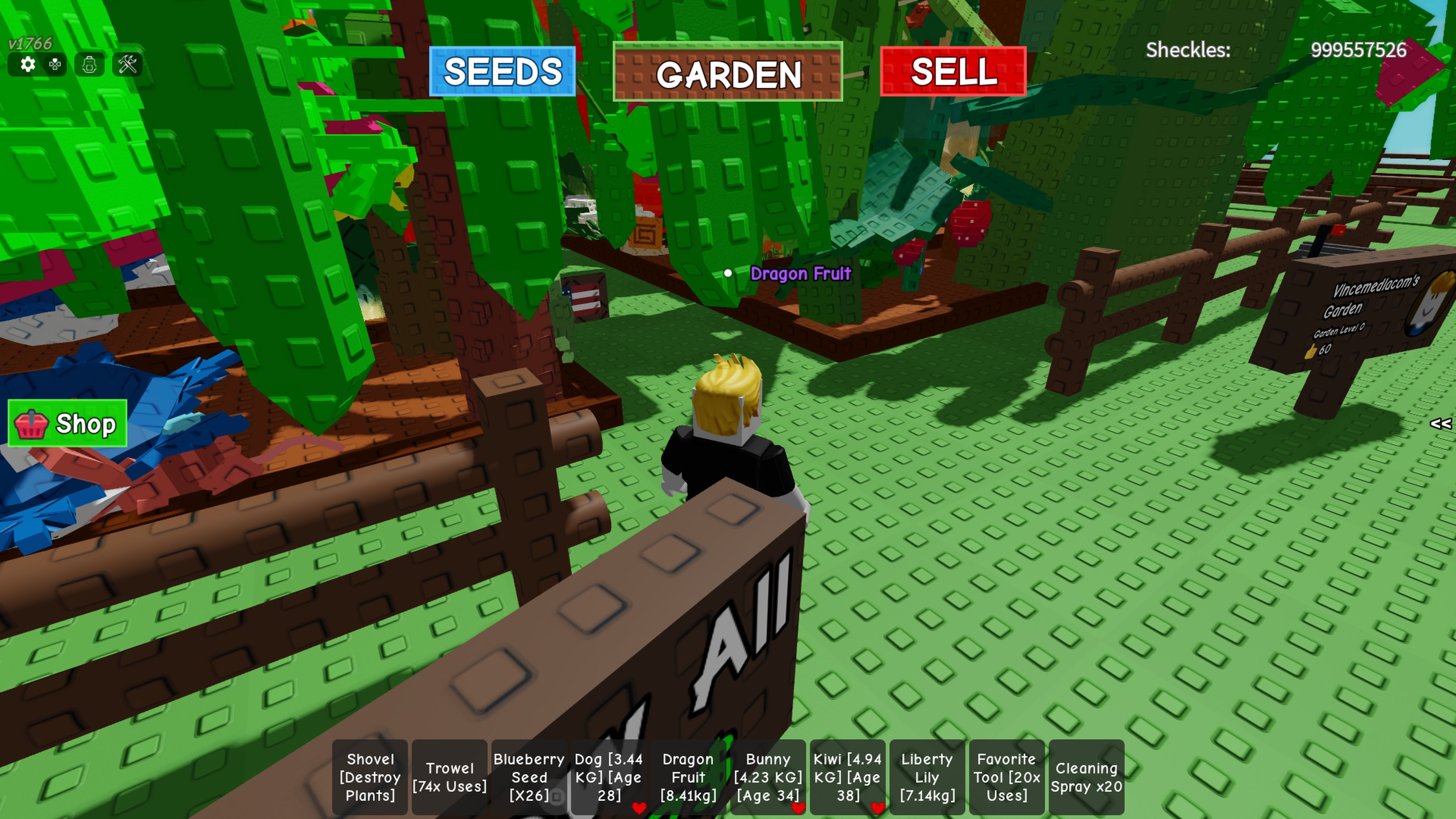The image size is (1456, 819).
Task: Choose the Blueberry Seed slot
Action: click(529, 777)
